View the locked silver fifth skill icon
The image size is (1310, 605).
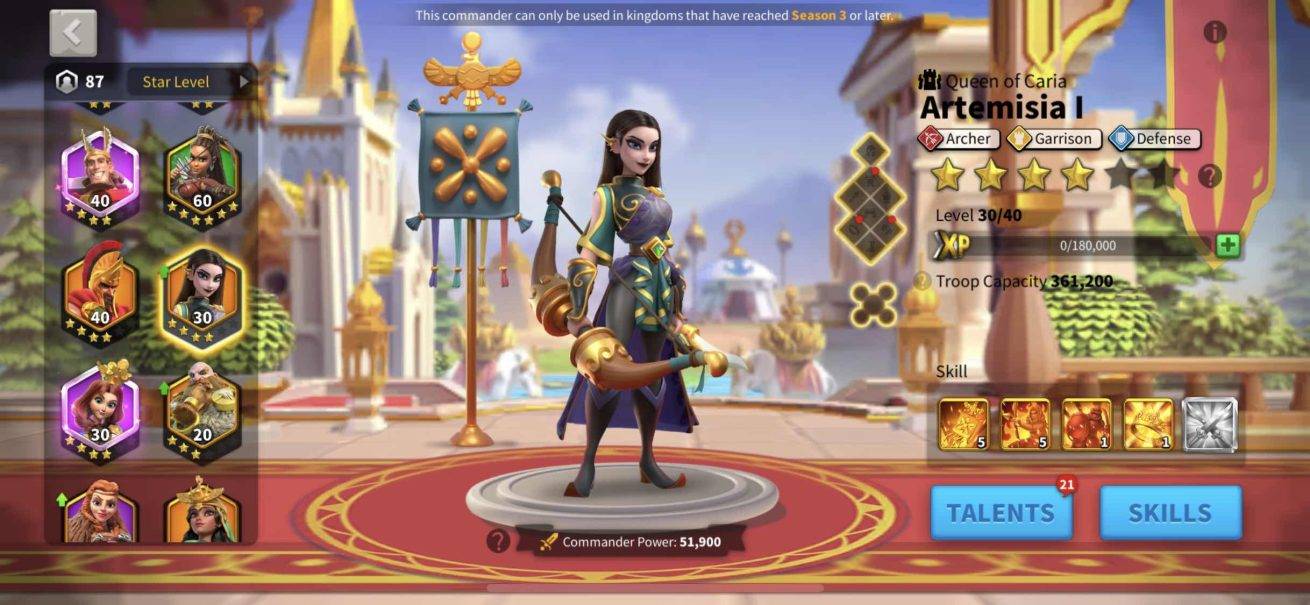coord(1210,424)
